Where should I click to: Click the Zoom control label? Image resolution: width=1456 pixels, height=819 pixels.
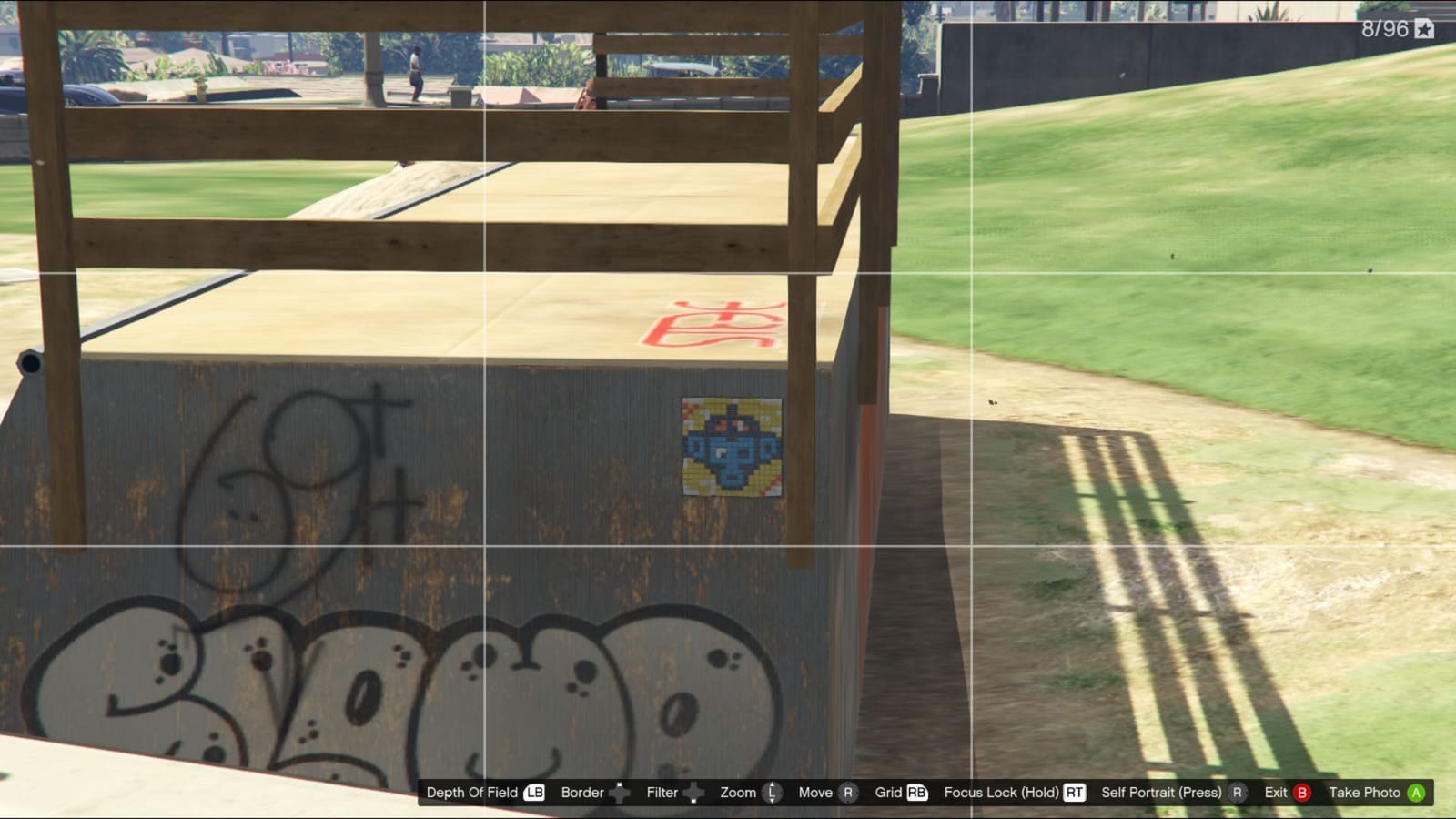click(737, 793)
